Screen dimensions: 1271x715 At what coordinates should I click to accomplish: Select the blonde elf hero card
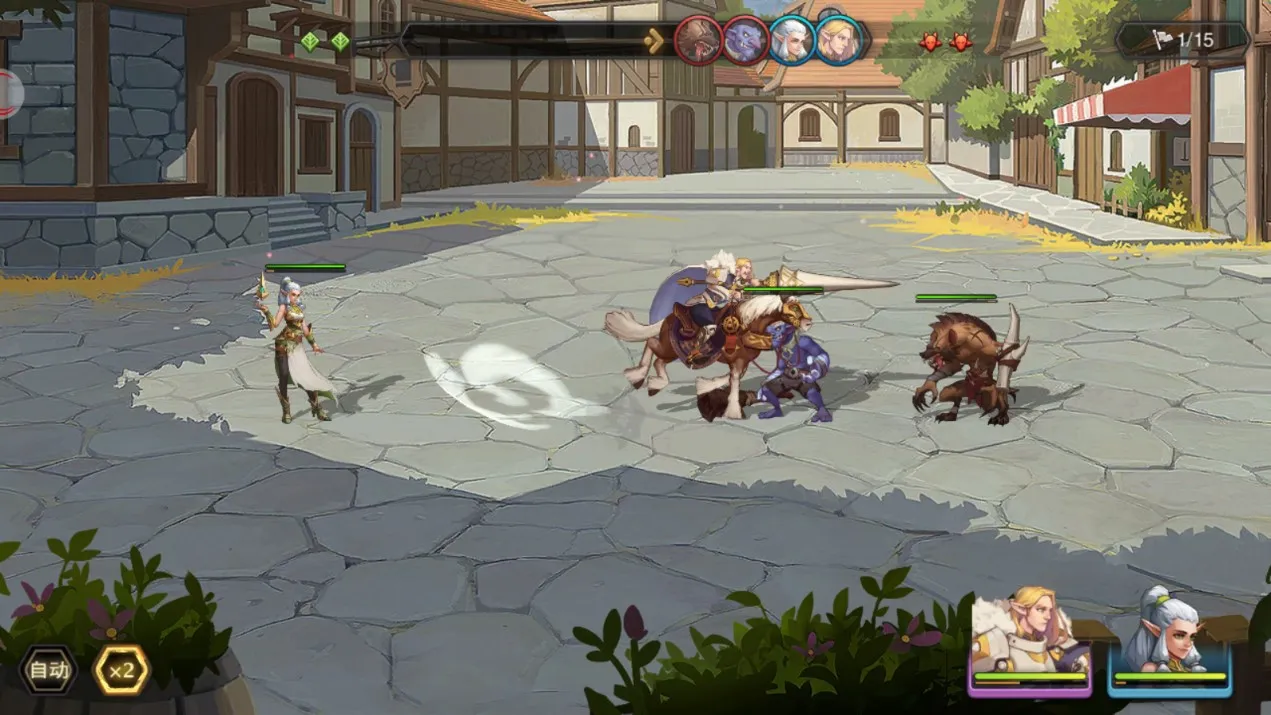(x=1030, y=642)
